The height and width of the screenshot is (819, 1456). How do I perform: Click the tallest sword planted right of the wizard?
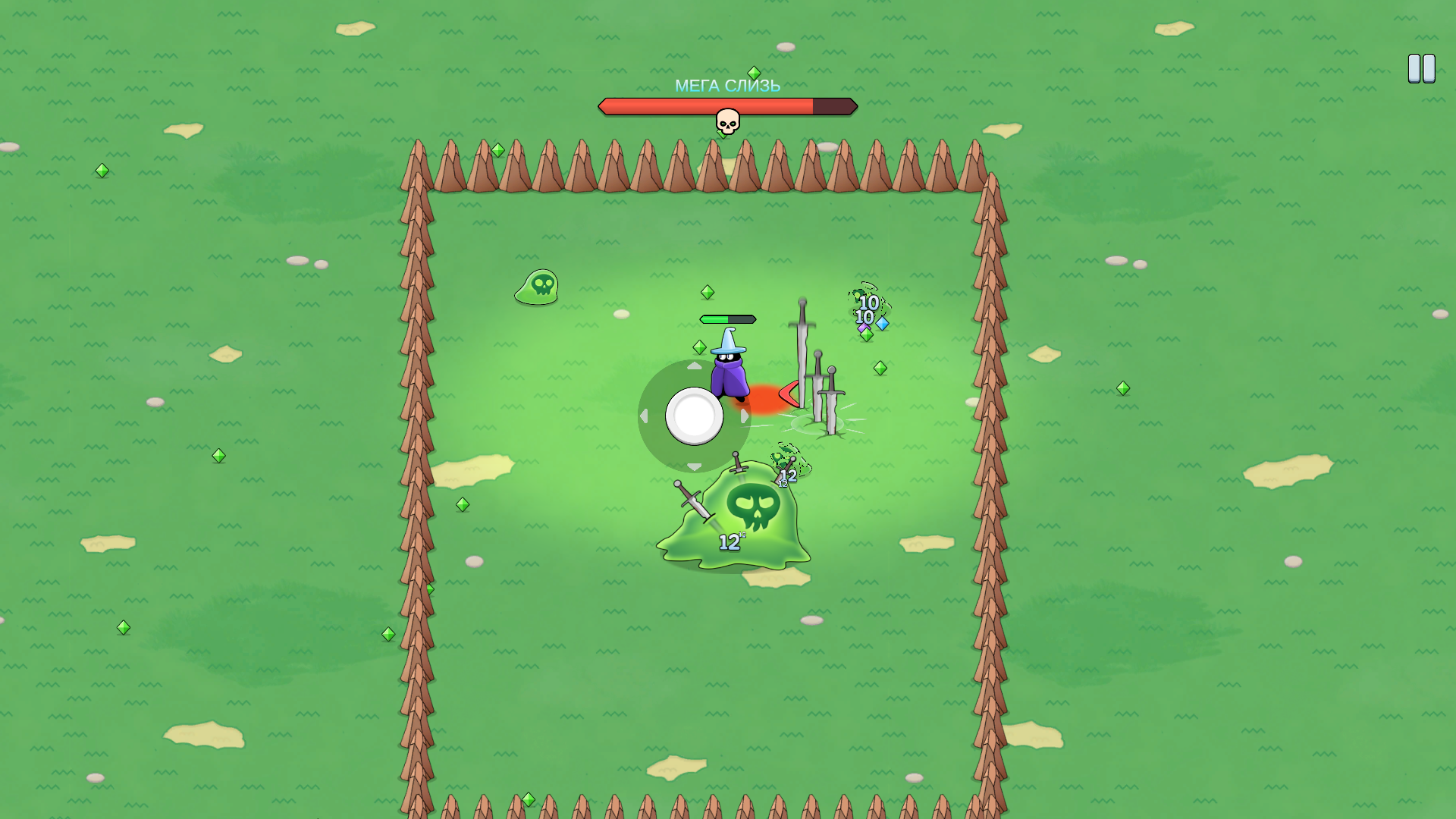[x=802, y=349]
